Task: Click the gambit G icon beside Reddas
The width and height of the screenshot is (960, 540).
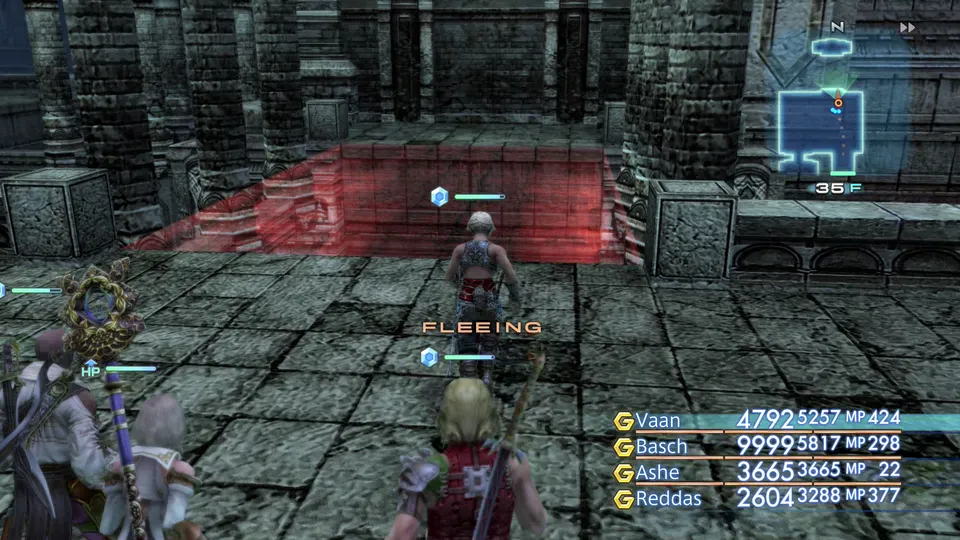Action: pos(624,497)
